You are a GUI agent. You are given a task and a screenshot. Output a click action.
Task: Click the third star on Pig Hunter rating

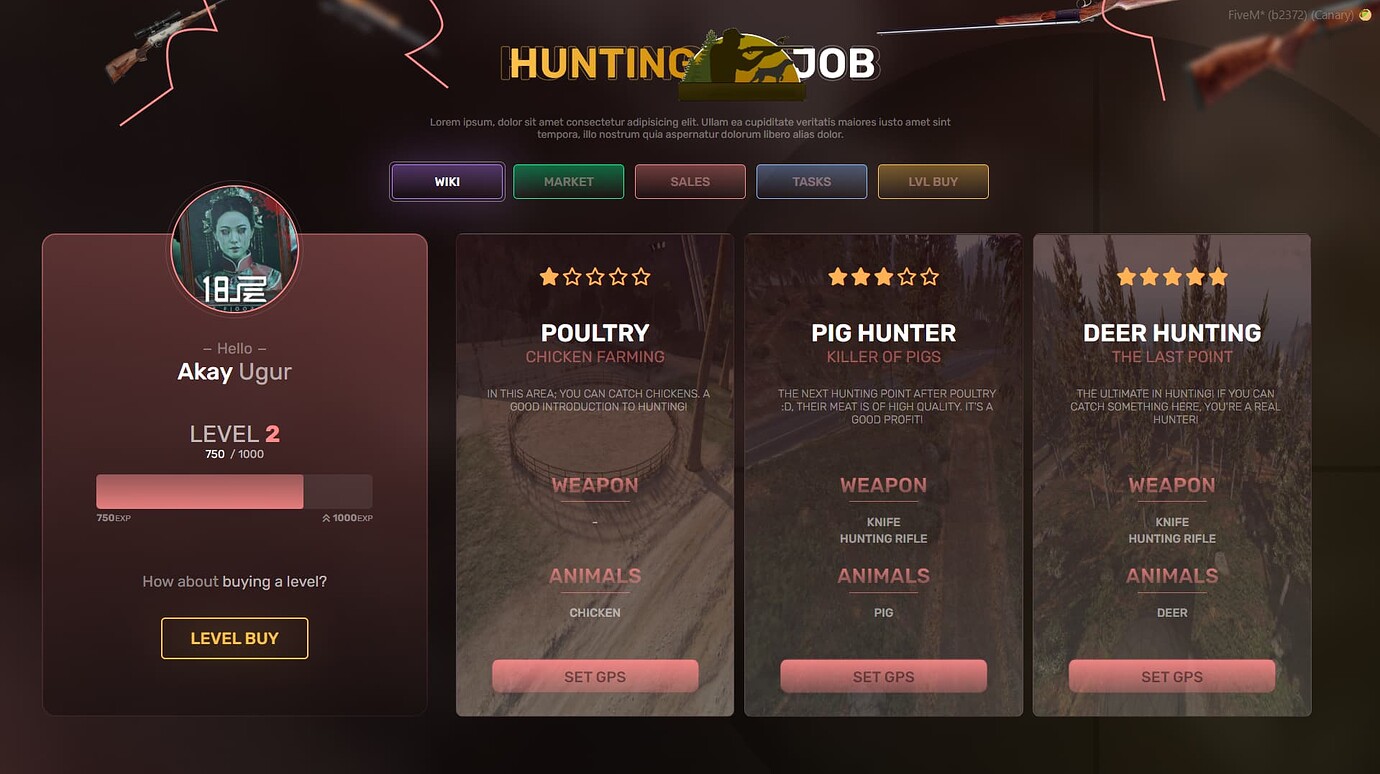[x=884, y=276]
